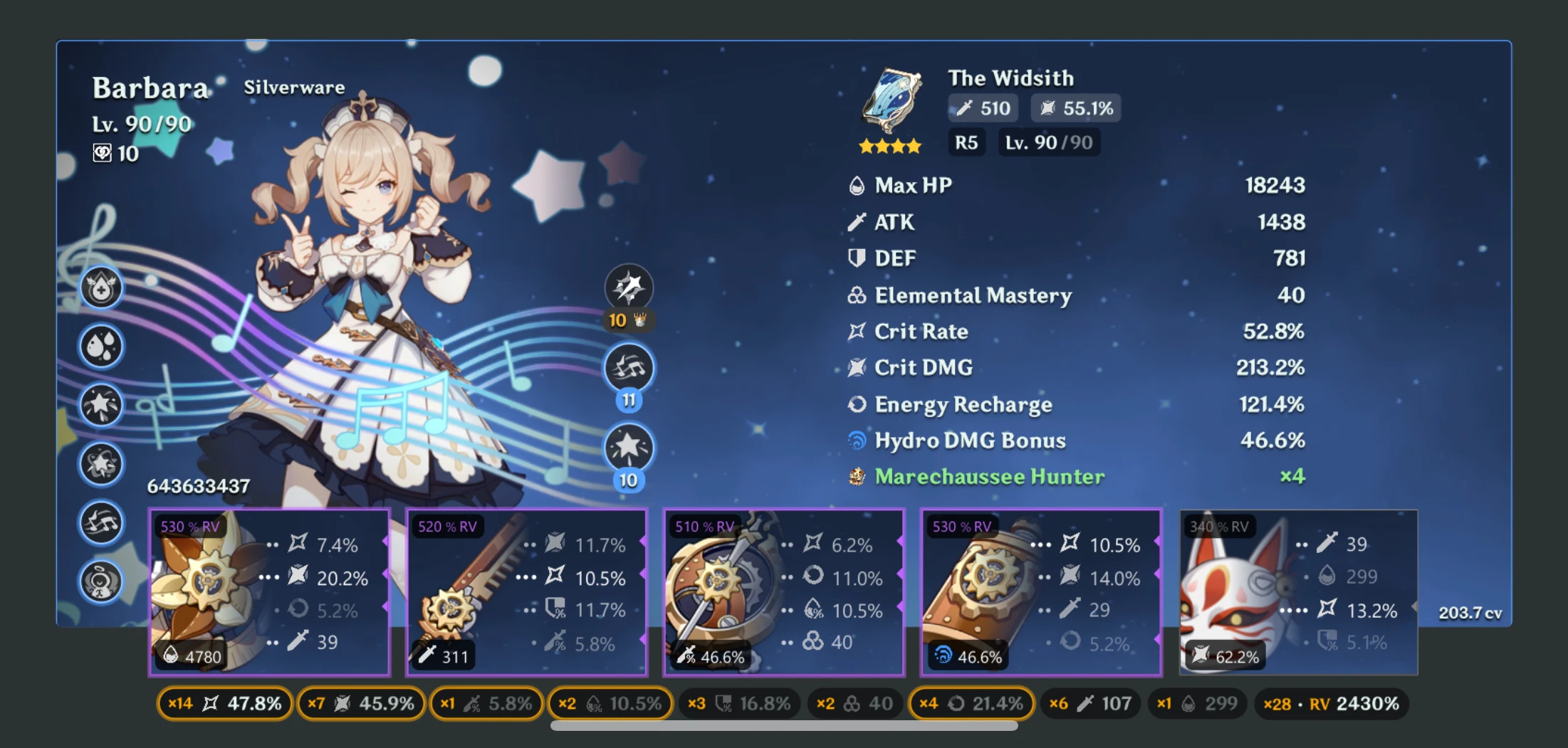Screen dimensions: 1568x748
Task: Click the horizontal scrollbar under the card
Action: (x=784, y=726)
